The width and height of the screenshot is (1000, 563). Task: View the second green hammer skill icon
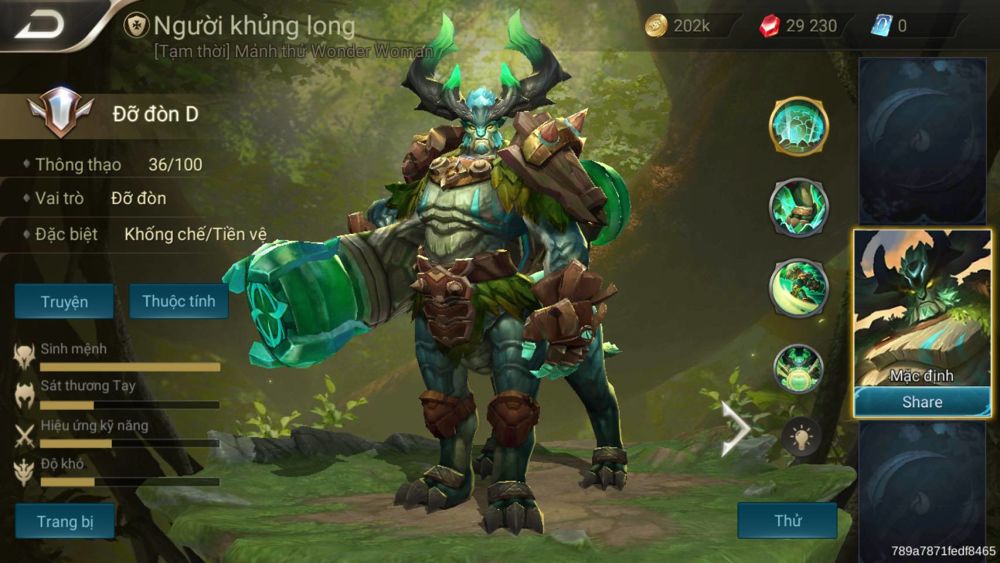click(x=798, y=207)
